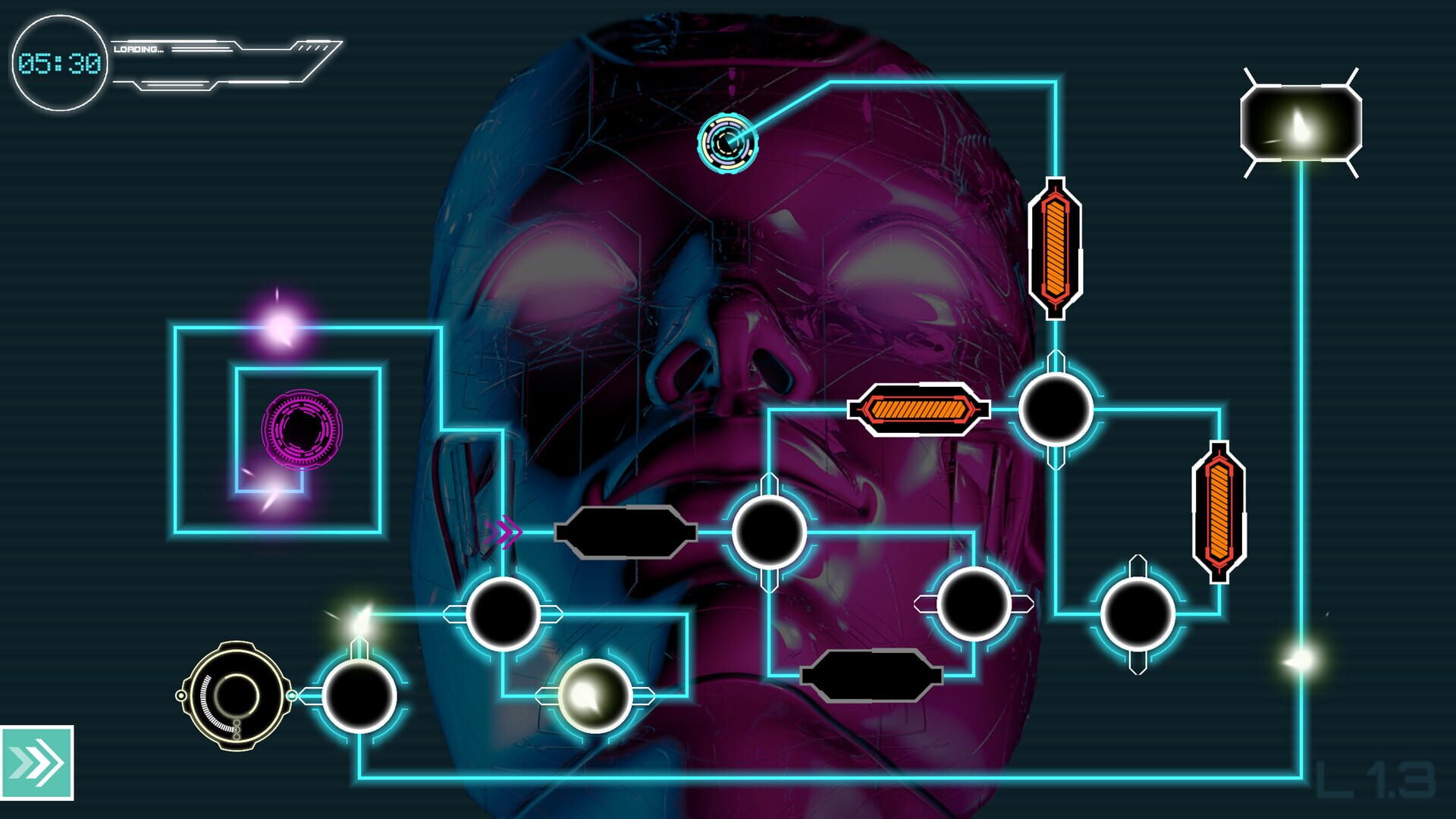The image size is (1456, 819).
Task: Toggle the black junction node at circuit center
Action: pyautogui.click(x=770, y=532)
